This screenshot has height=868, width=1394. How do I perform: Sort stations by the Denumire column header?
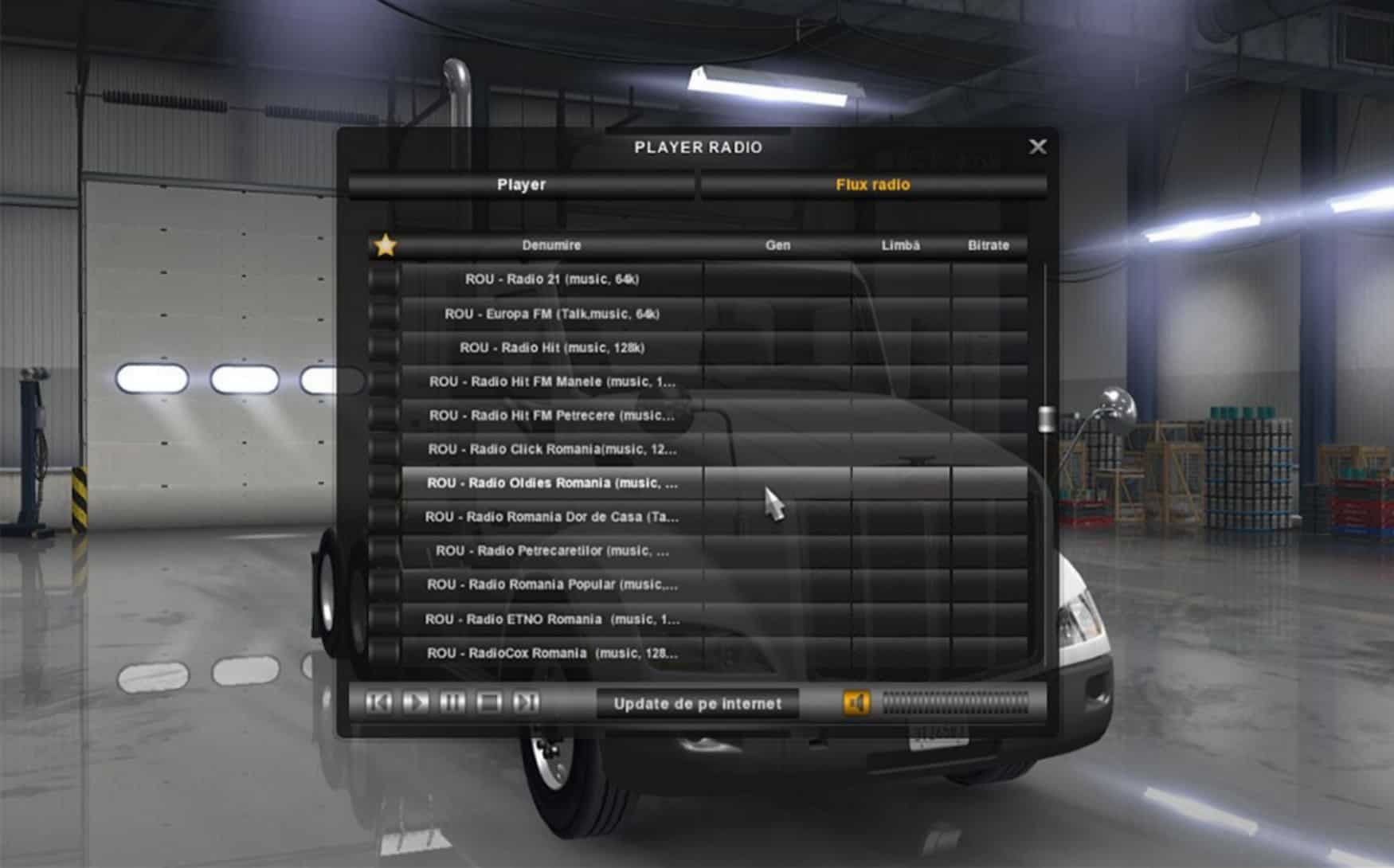click(551, 245)
